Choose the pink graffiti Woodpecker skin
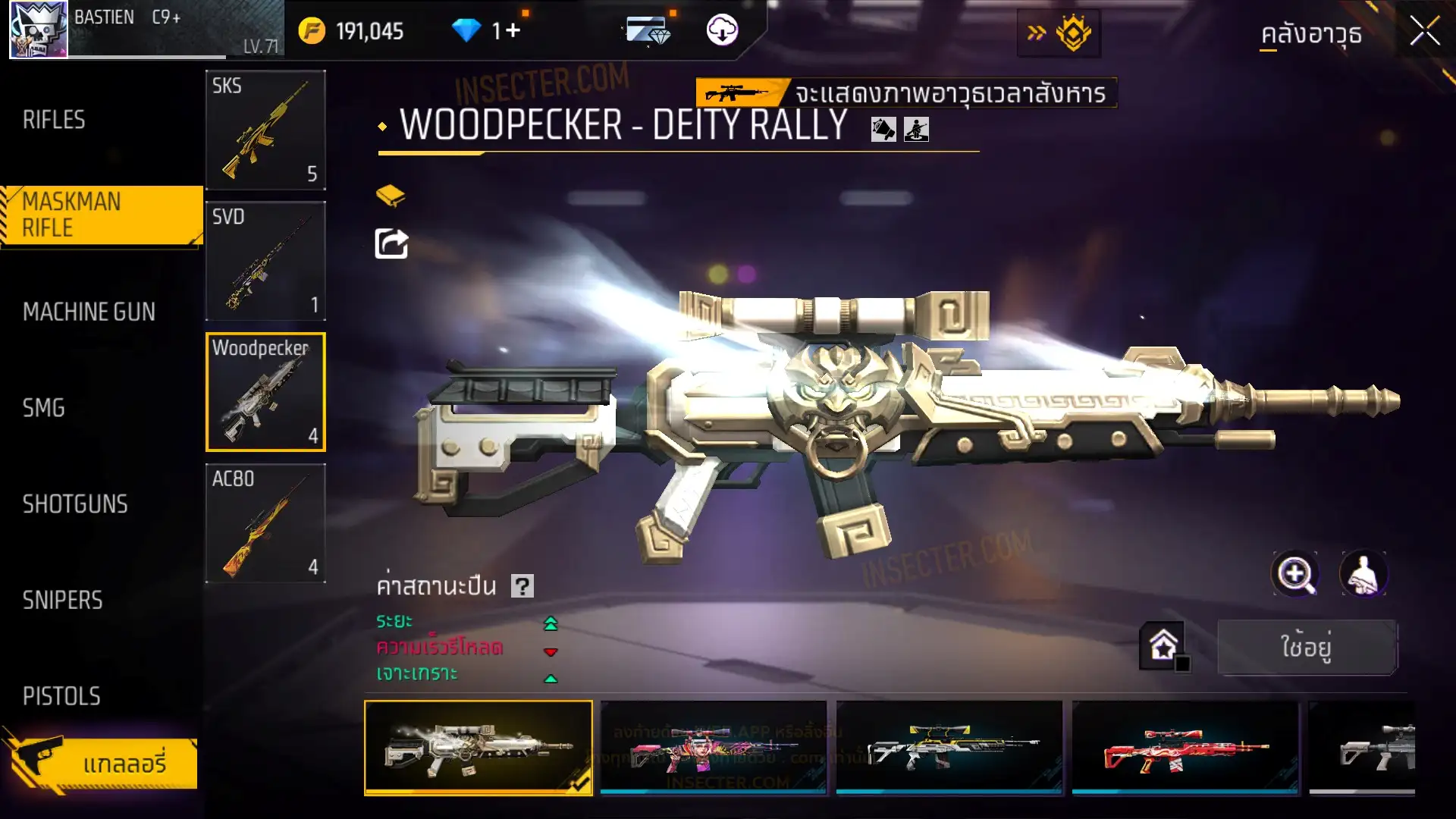 point(713,748)
